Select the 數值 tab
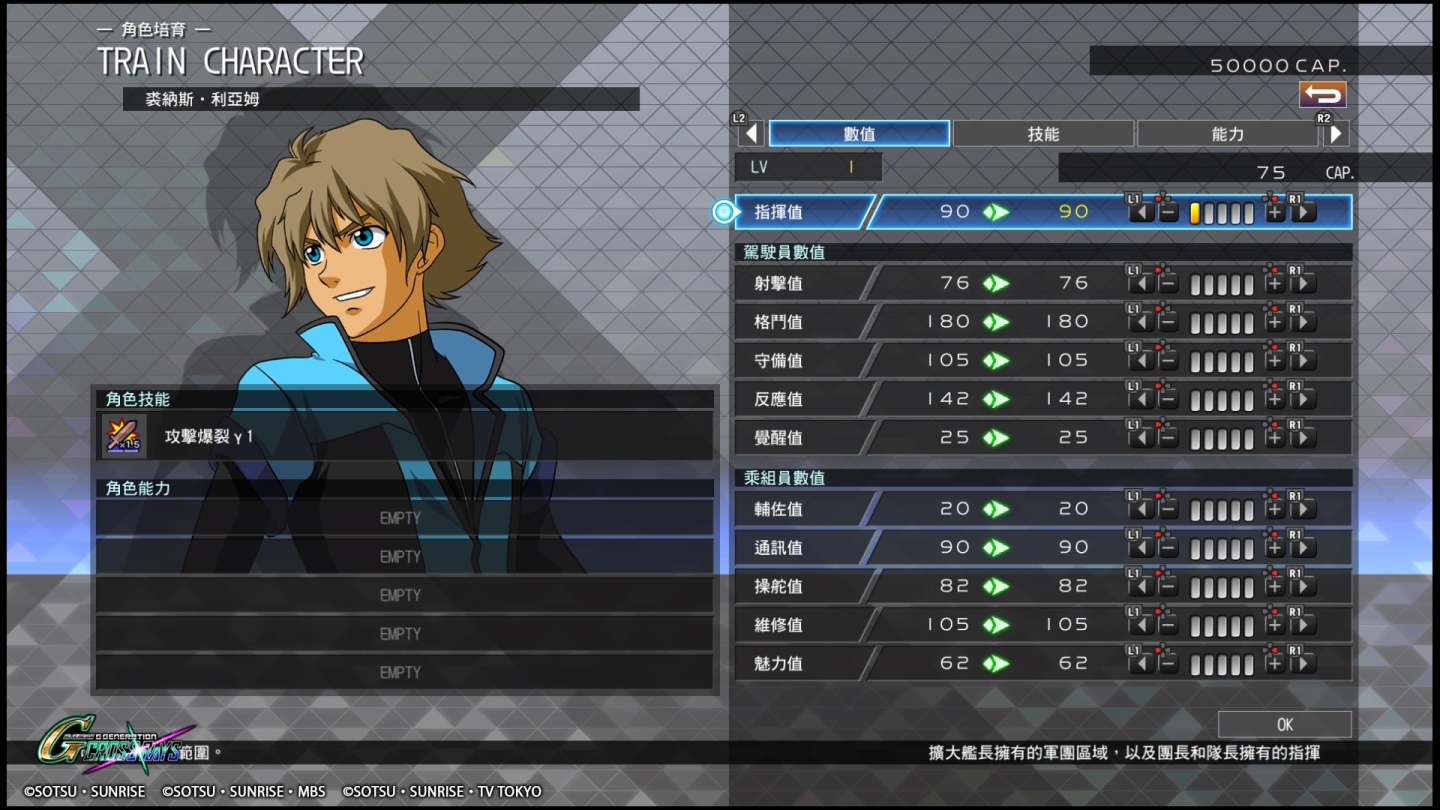The height and width of the screenshot is (810, 1440). click(x=859, y=134)
